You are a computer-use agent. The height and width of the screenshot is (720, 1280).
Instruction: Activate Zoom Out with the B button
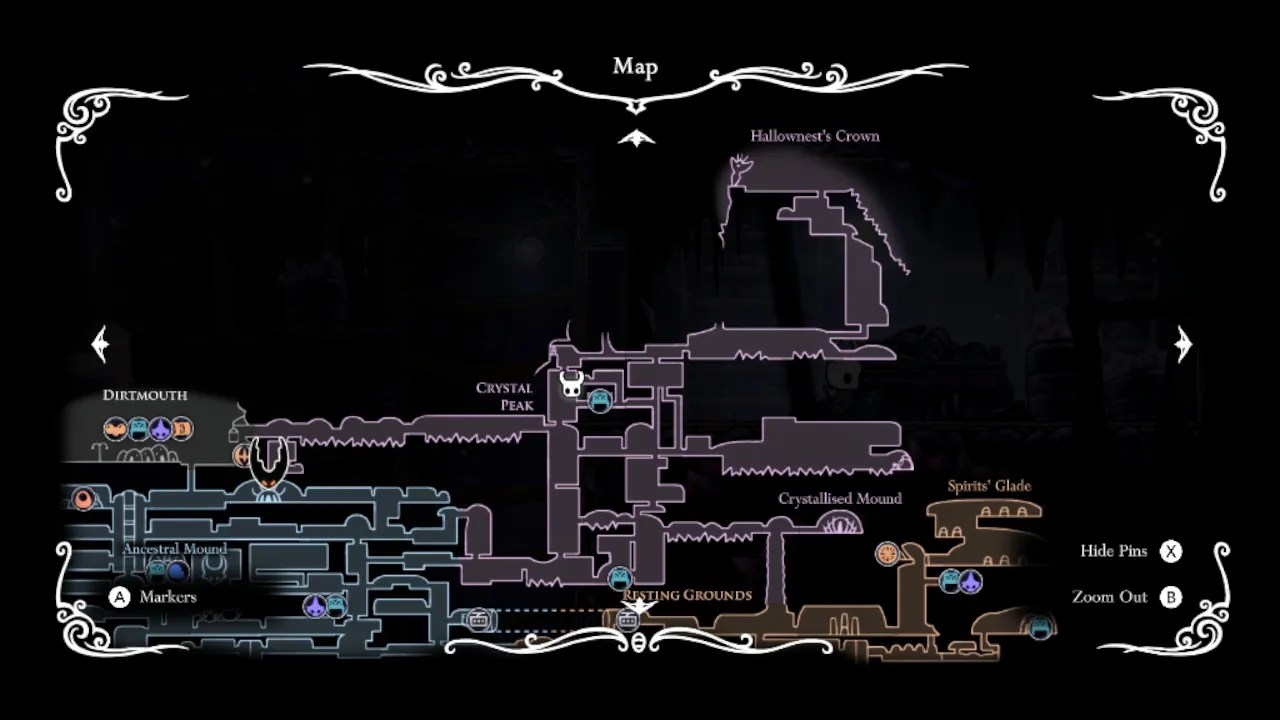point(1169,596)
